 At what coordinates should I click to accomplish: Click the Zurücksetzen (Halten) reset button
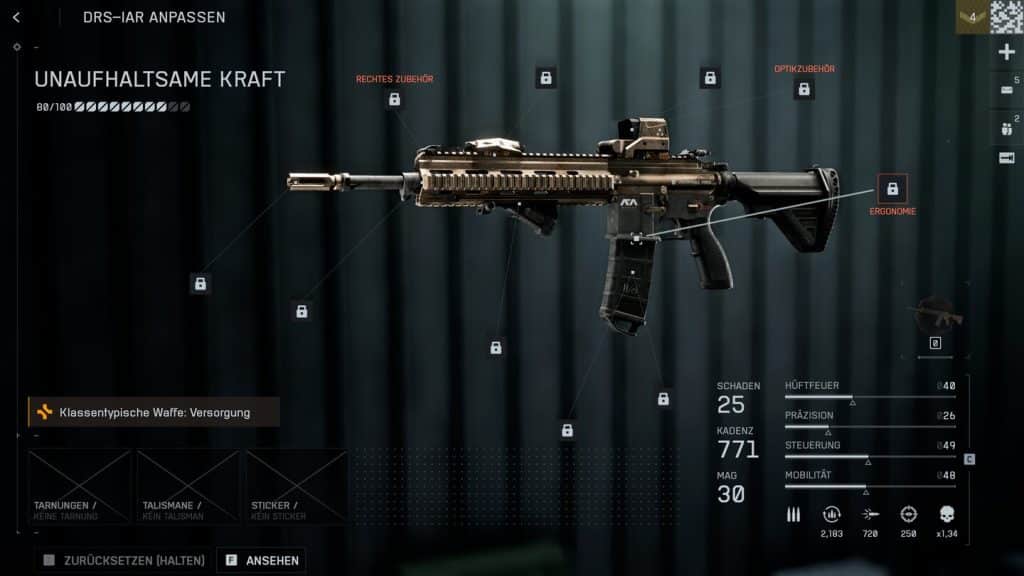coord(124,560)
